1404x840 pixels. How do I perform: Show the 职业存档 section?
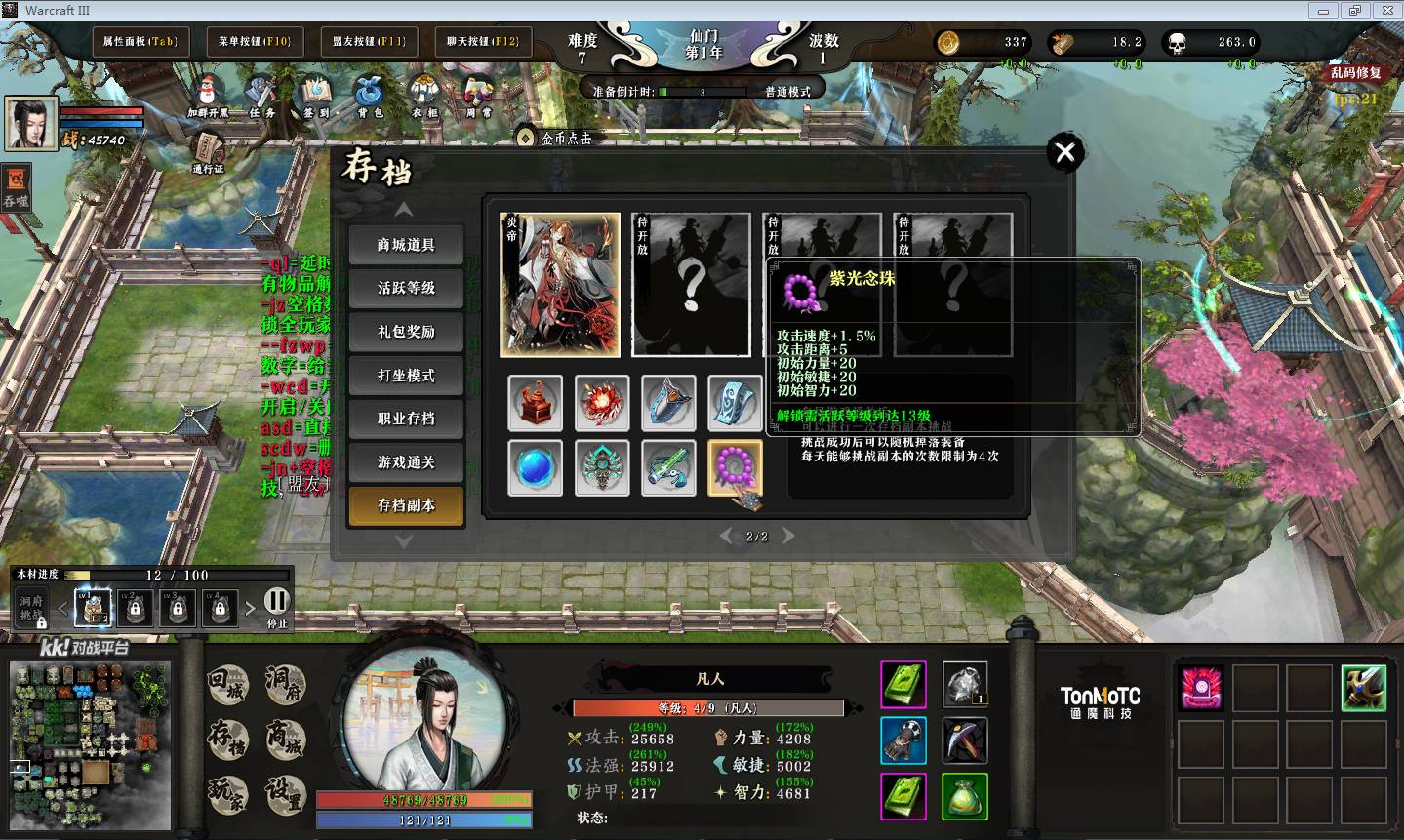pyautogui.click(x=406, y=419)
